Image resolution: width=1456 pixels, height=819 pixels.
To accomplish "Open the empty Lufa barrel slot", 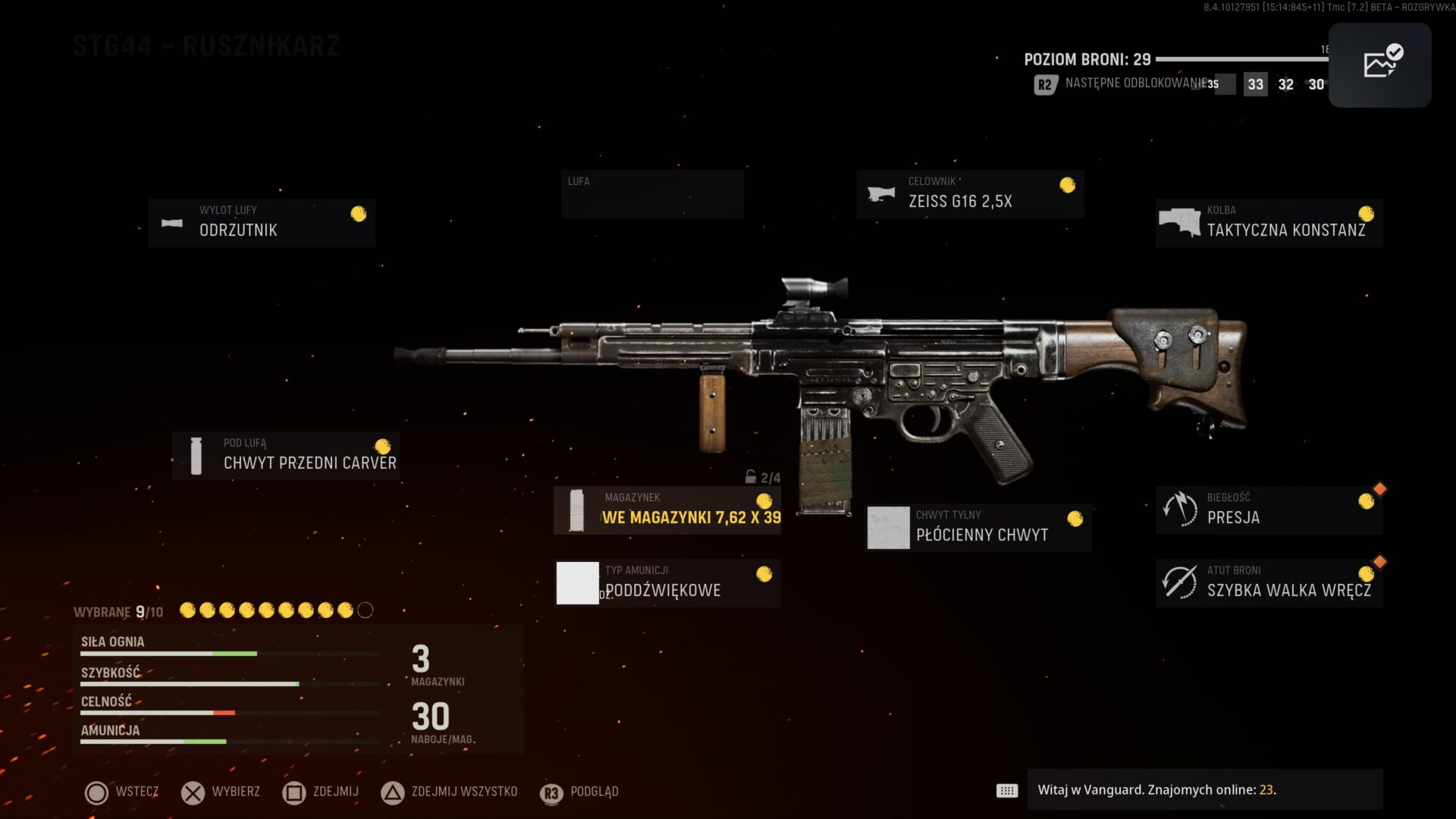I will click(652, 194).
